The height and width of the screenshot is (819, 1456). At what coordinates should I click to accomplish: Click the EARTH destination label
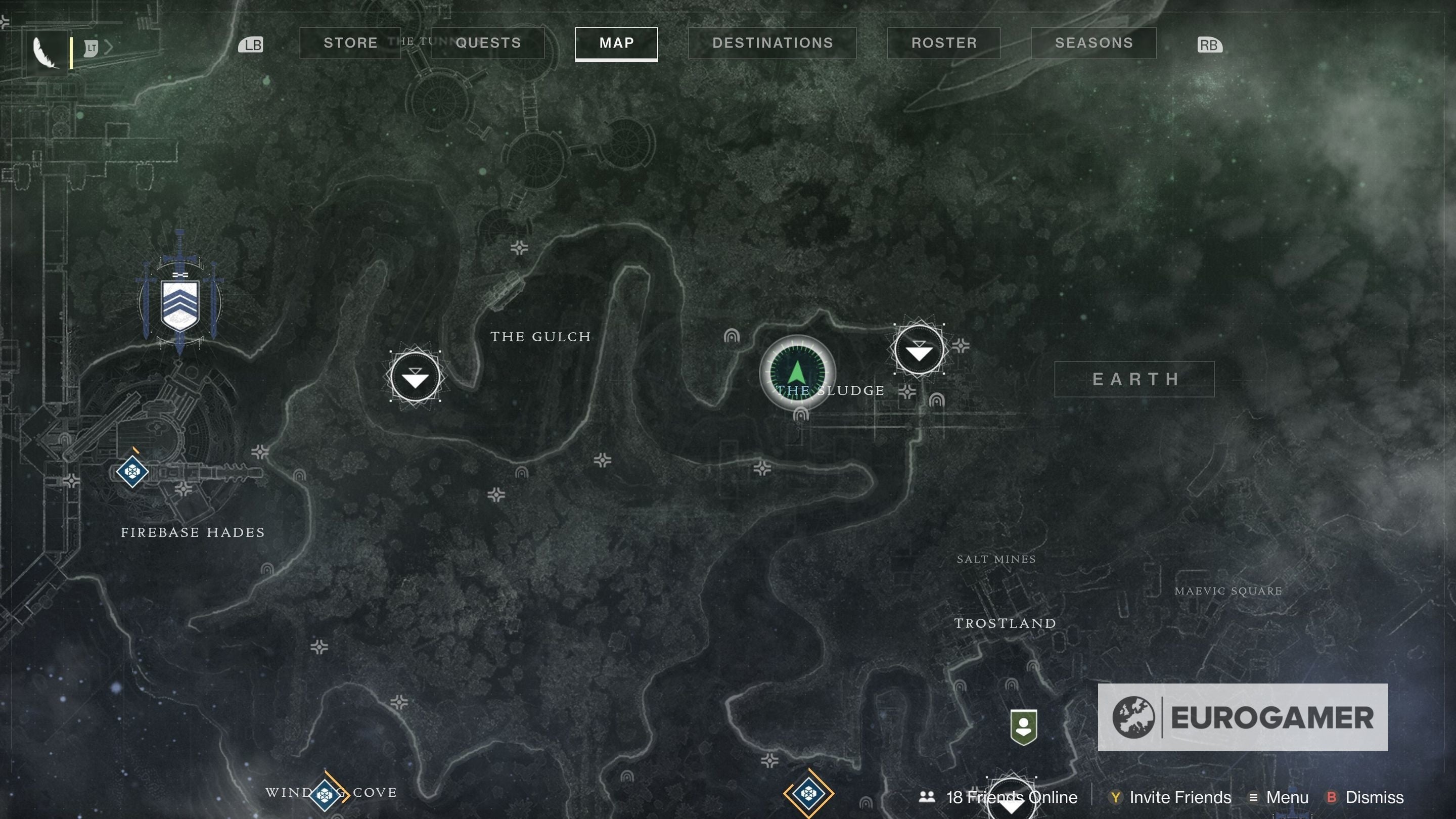pyautogui.click(x=1135, y=379)
